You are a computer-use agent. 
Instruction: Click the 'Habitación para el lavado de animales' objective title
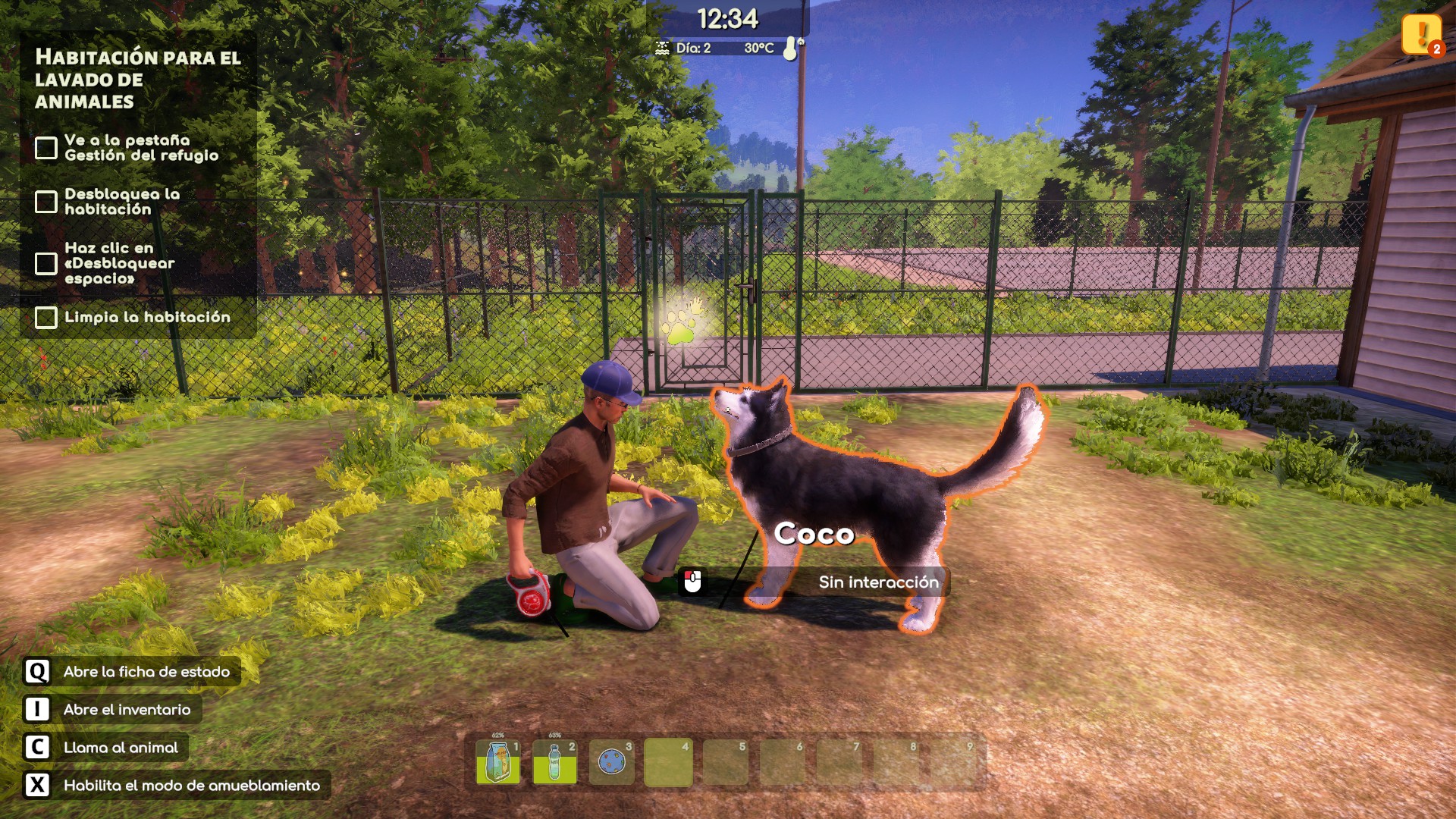tap(137, 79)
